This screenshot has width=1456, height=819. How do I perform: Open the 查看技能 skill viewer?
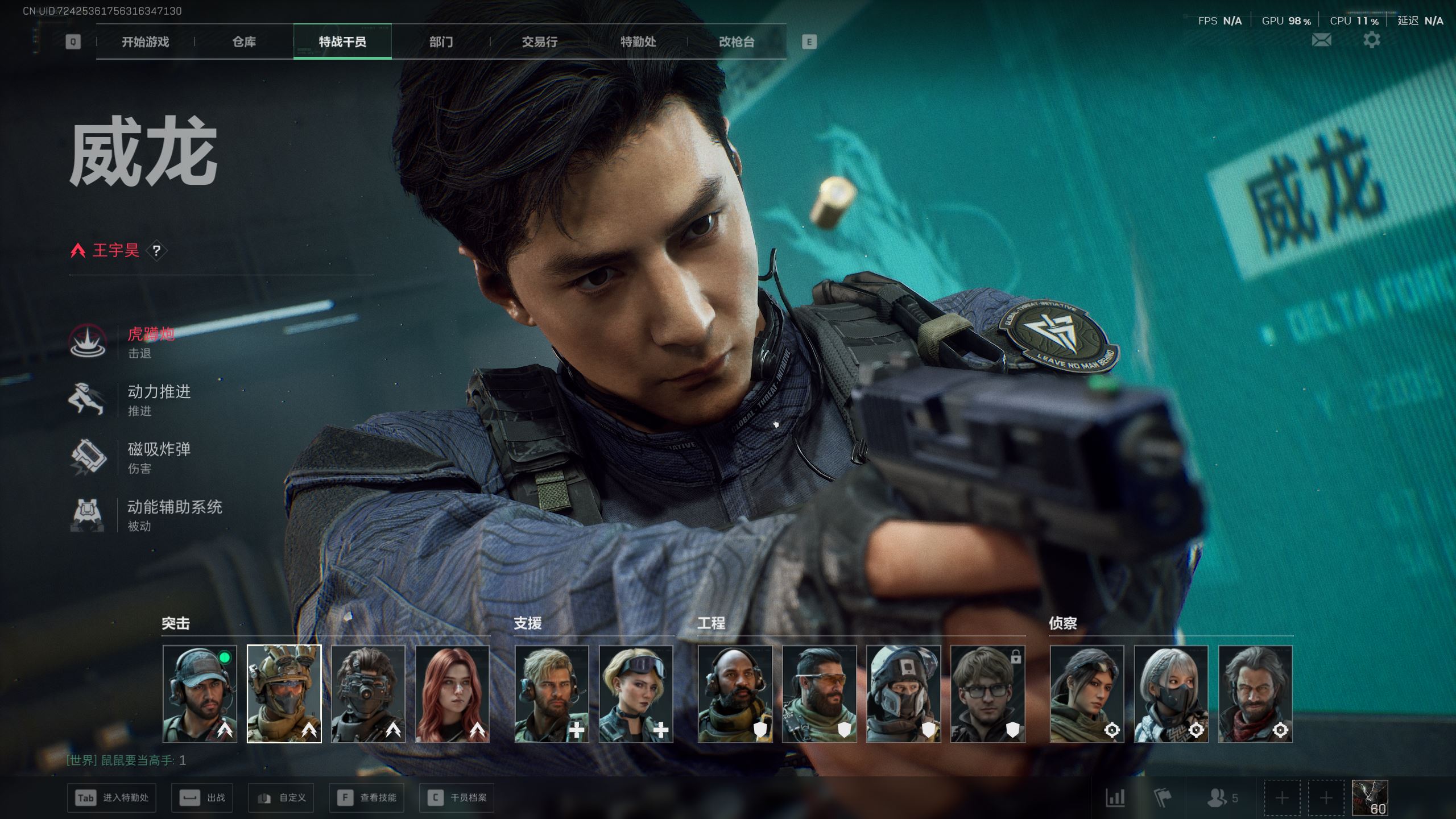367,798
